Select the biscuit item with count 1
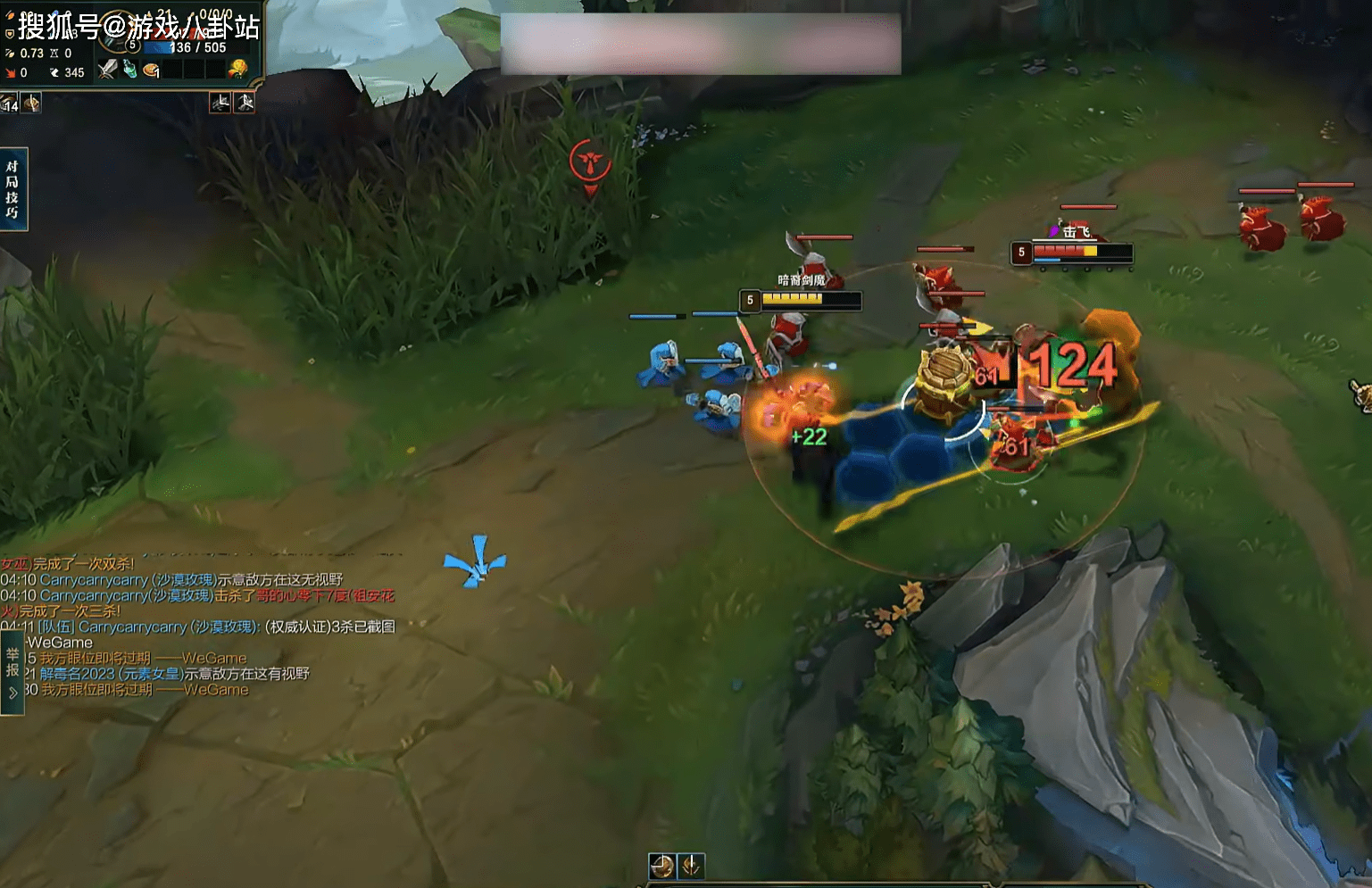This screenshot has width=1372, height=888. (152, 70)
